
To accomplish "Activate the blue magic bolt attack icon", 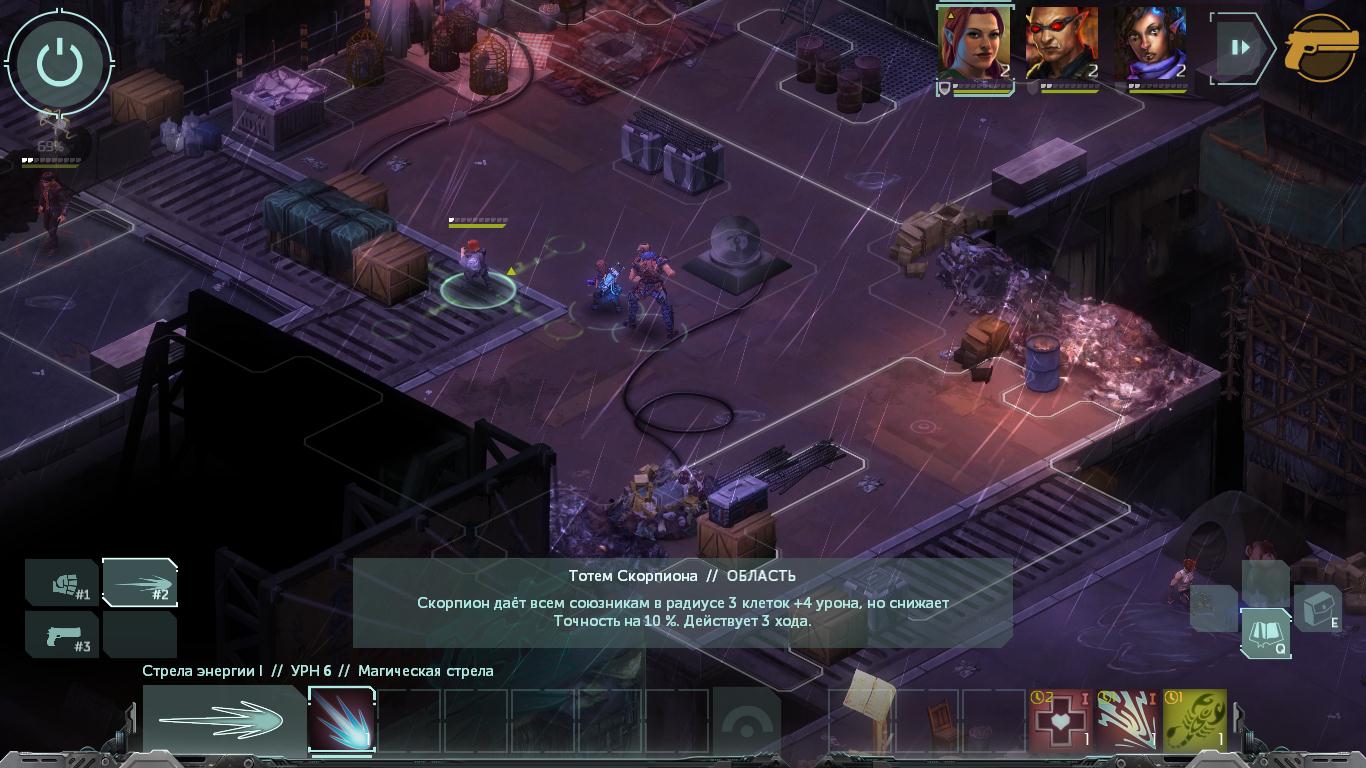I will [341, 719].
